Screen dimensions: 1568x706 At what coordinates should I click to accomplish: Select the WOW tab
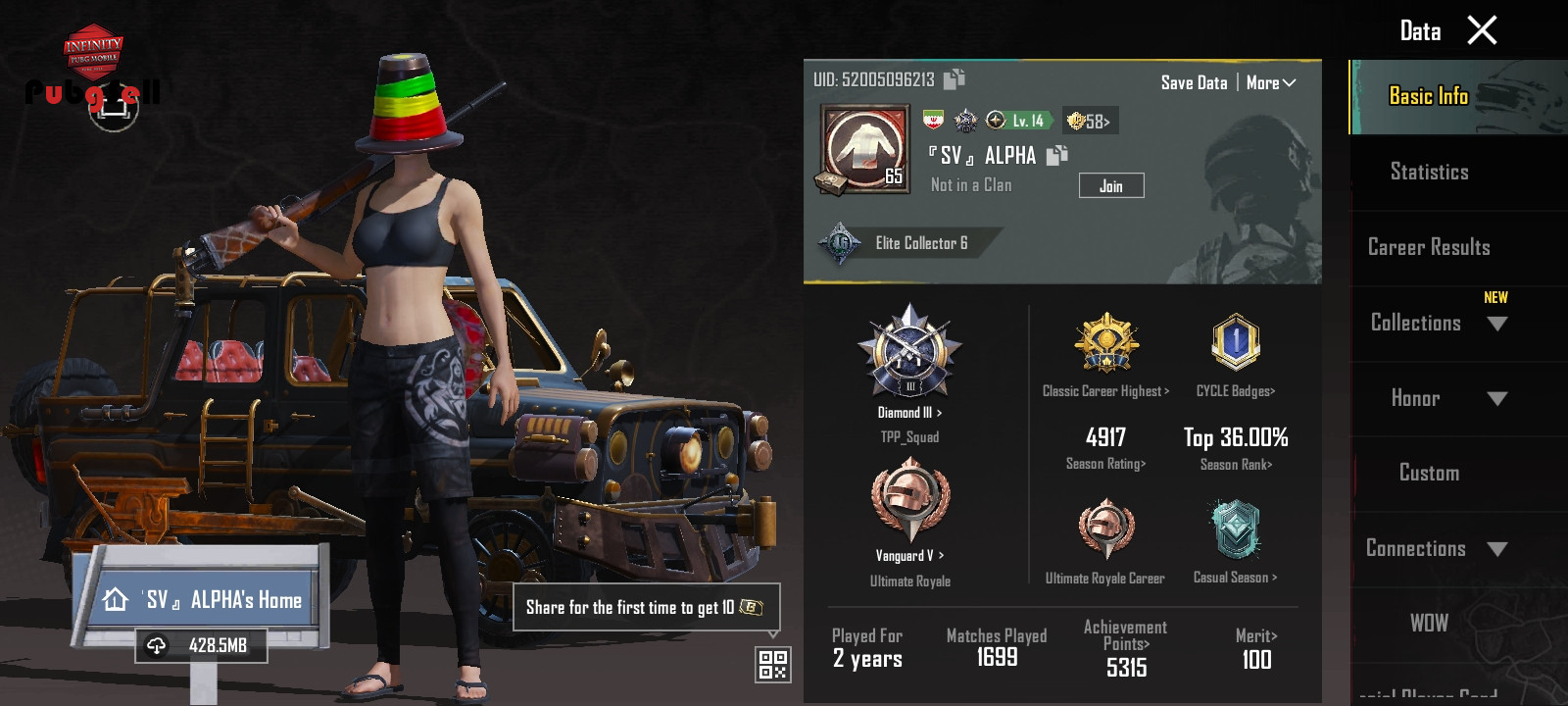pyautogui.click(x=1429, y=624)
